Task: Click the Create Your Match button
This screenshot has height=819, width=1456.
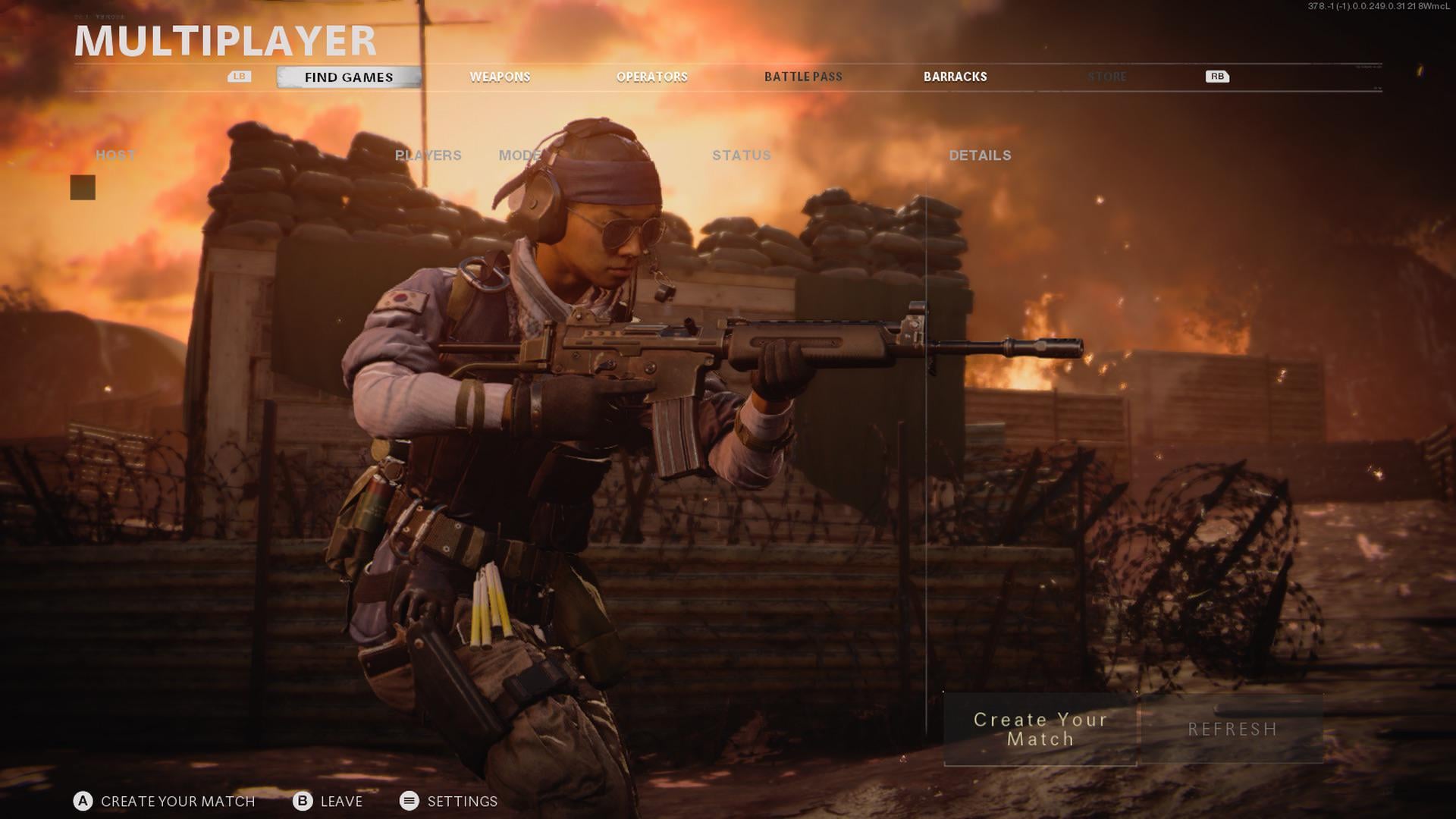Action: pyautogui.click(x=1040, y=729)
